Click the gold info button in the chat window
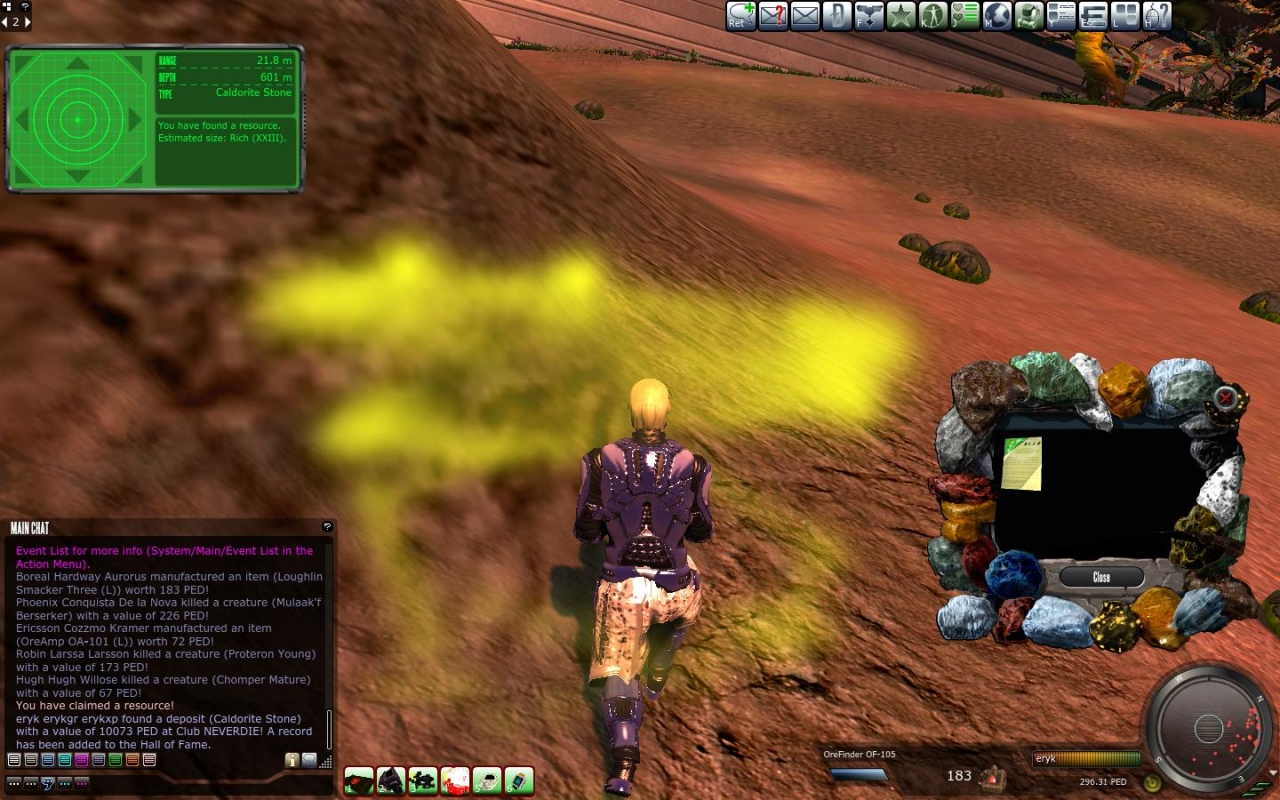Screen dimensions: 1280x800 [x=292, y=760]
